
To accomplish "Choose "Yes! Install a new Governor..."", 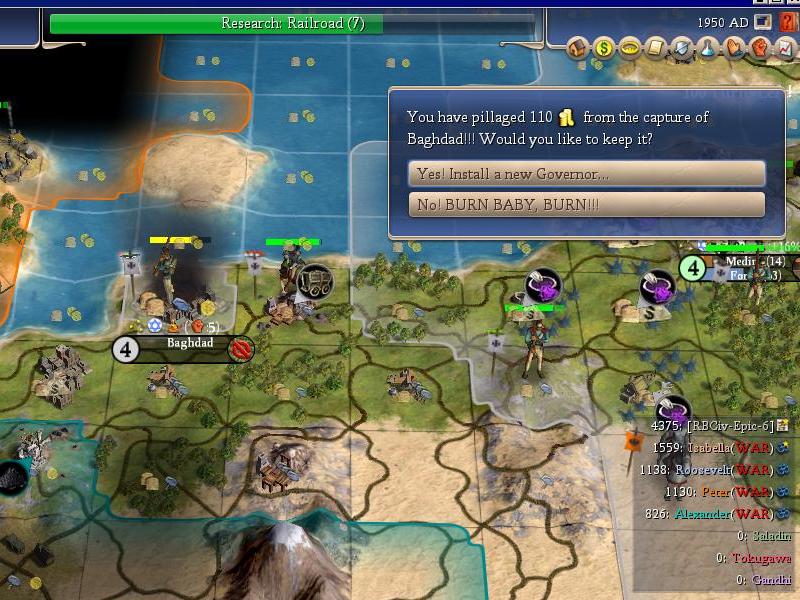I will tap(586, 173).
